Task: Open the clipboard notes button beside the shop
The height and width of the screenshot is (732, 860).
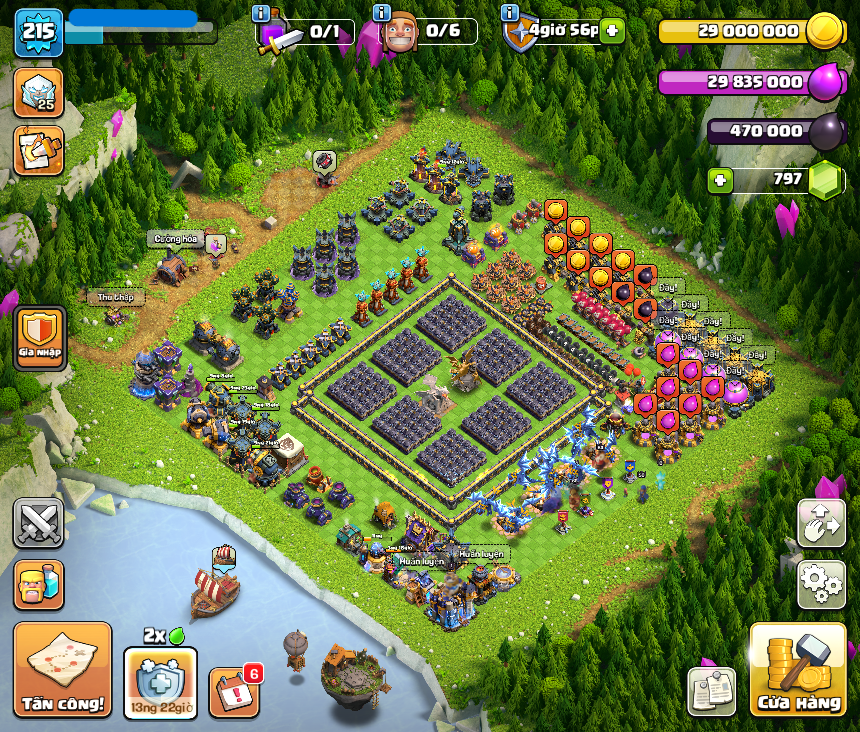Action: pos(711,691)
